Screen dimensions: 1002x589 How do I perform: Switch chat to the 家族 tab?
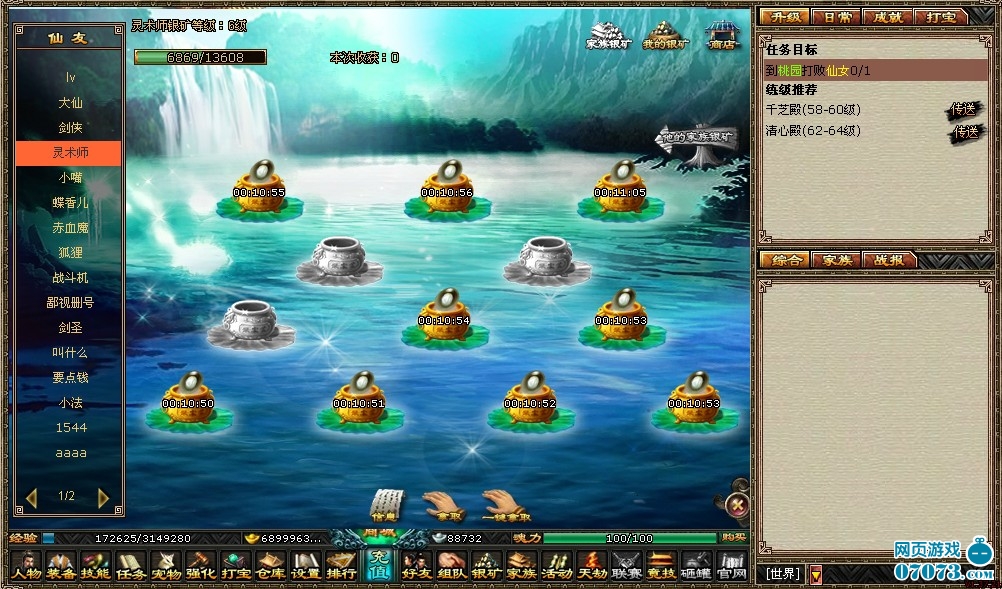(836, 260)
